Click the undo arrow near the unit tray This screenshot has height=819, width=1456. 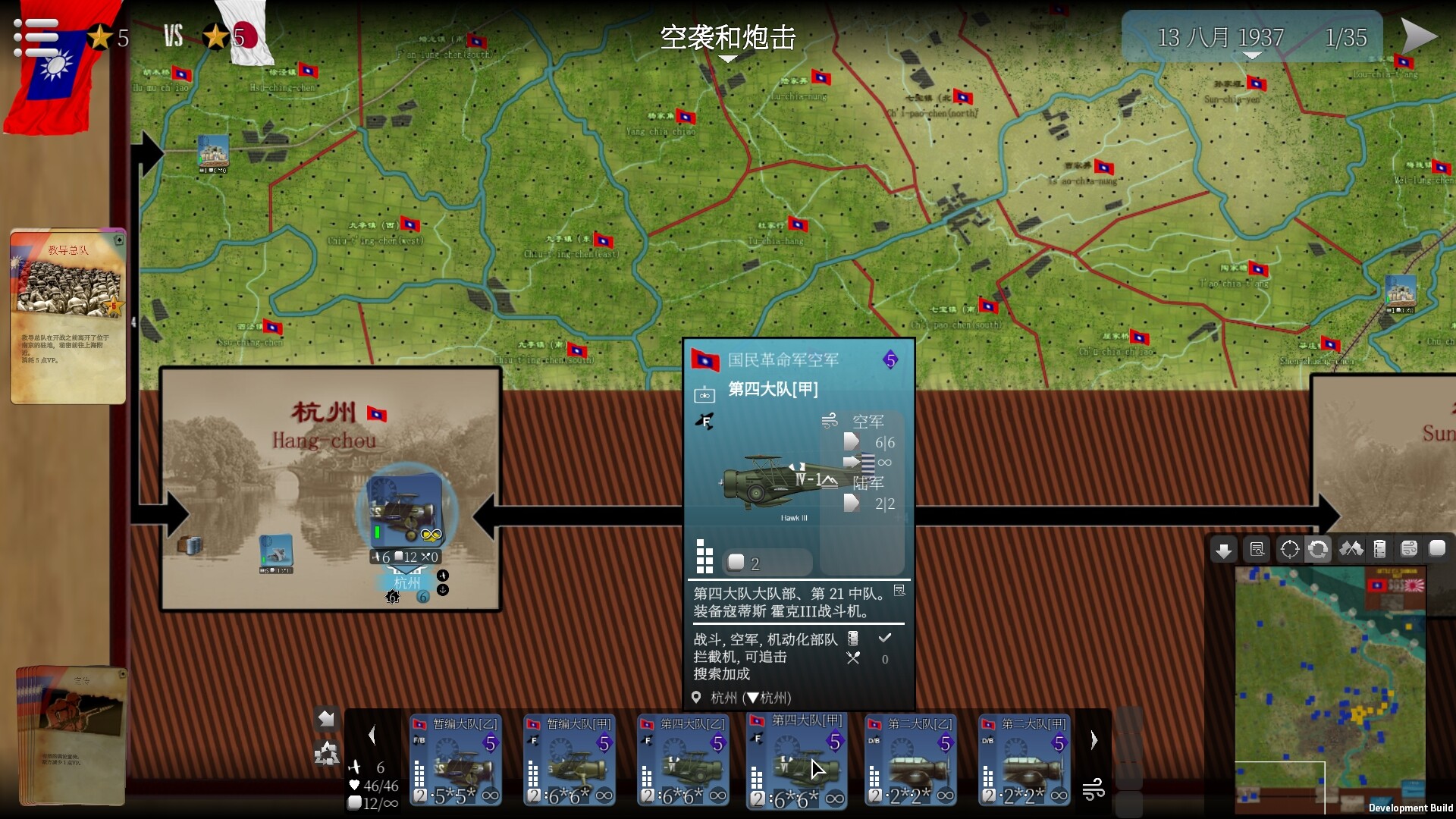327,717
